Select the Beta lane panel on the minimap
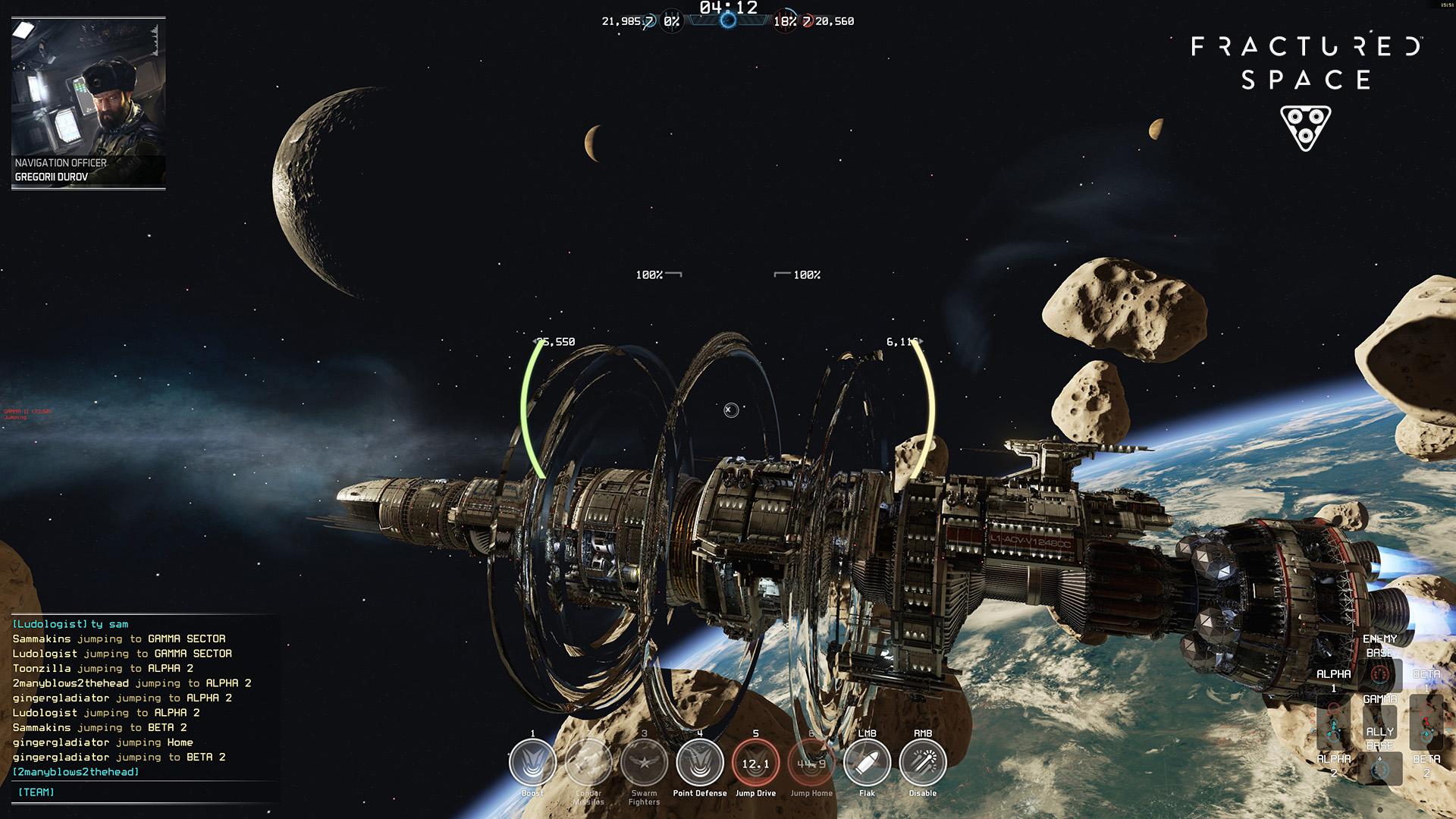The image size is (1456, 819). click(x=1426, y=722)
